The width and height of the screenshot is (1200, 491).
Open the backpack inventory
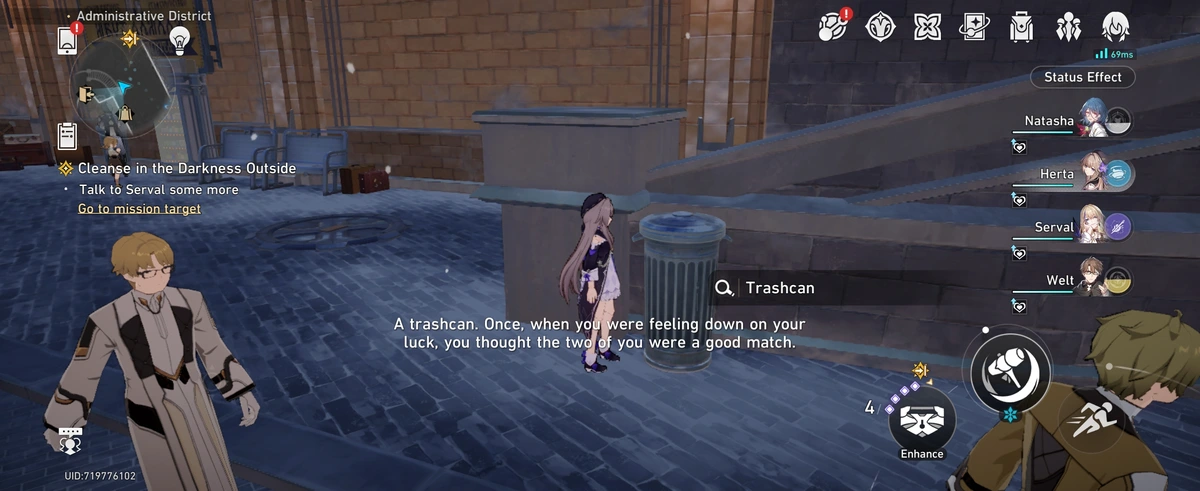click(1021, 26)
